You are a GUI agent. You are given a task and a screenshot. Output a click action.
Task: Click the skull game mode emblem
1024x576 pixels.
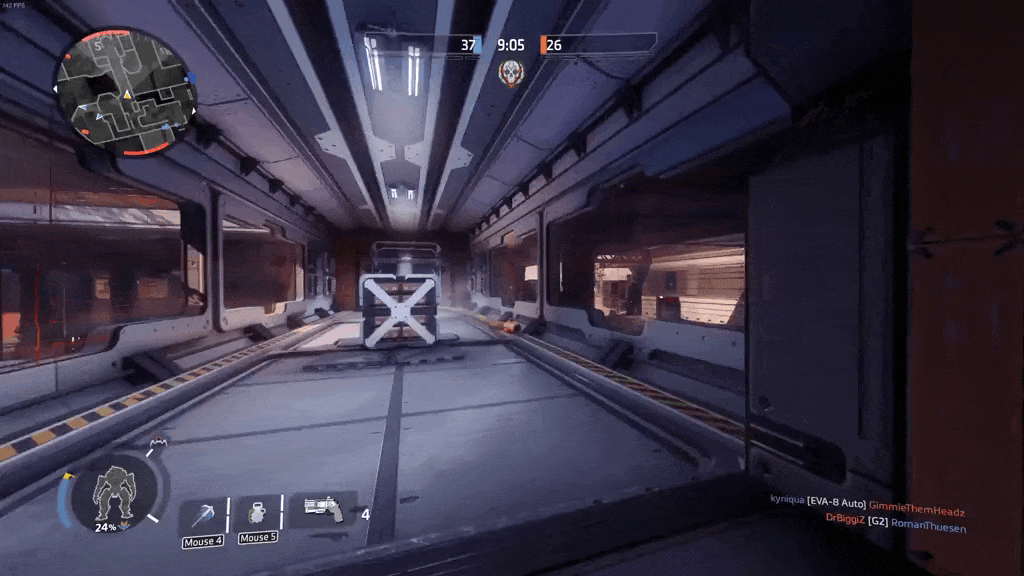[511, 72]
